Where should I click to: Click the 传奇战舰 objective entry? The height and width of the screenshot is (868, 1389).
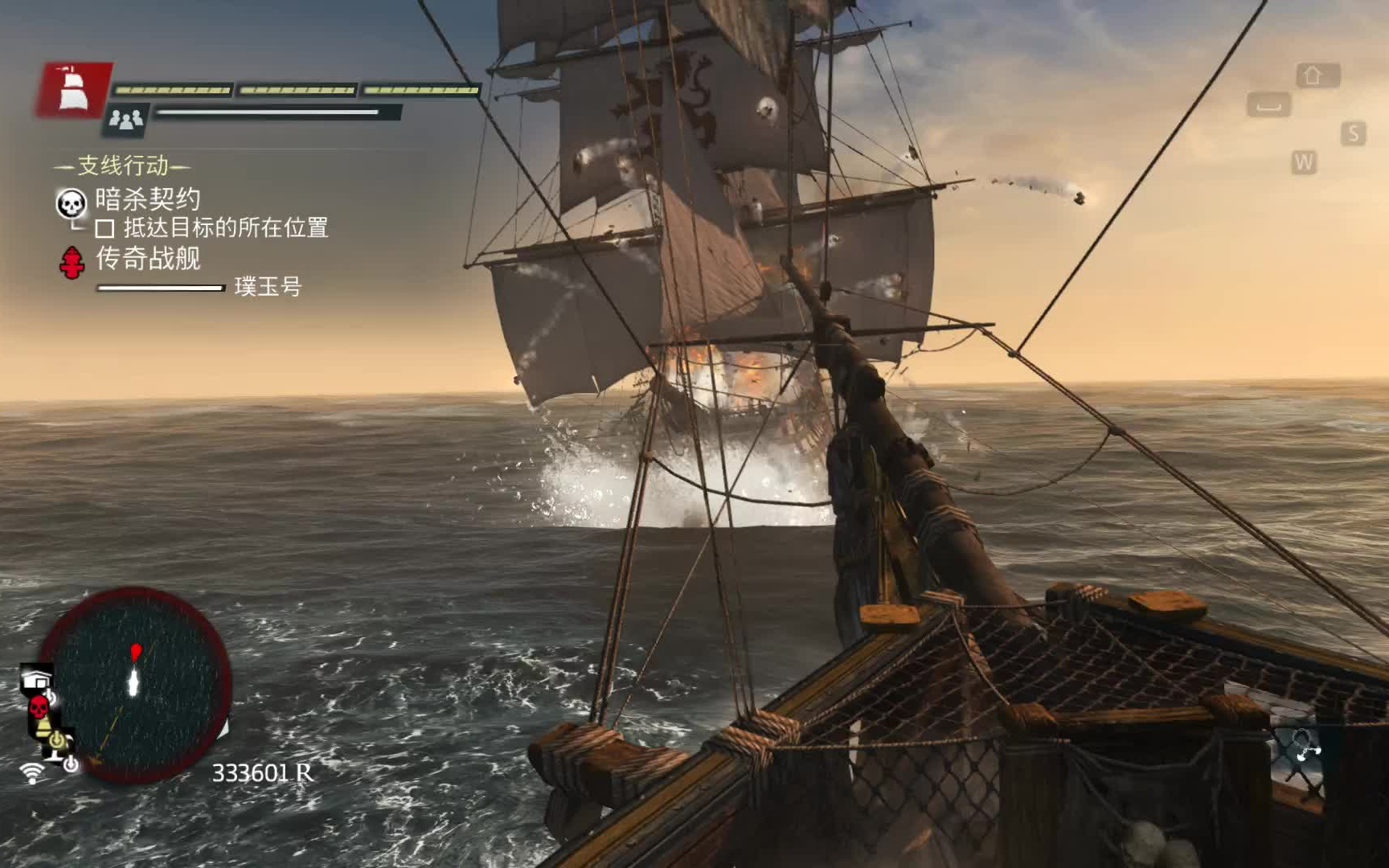(x=148, y=259)
